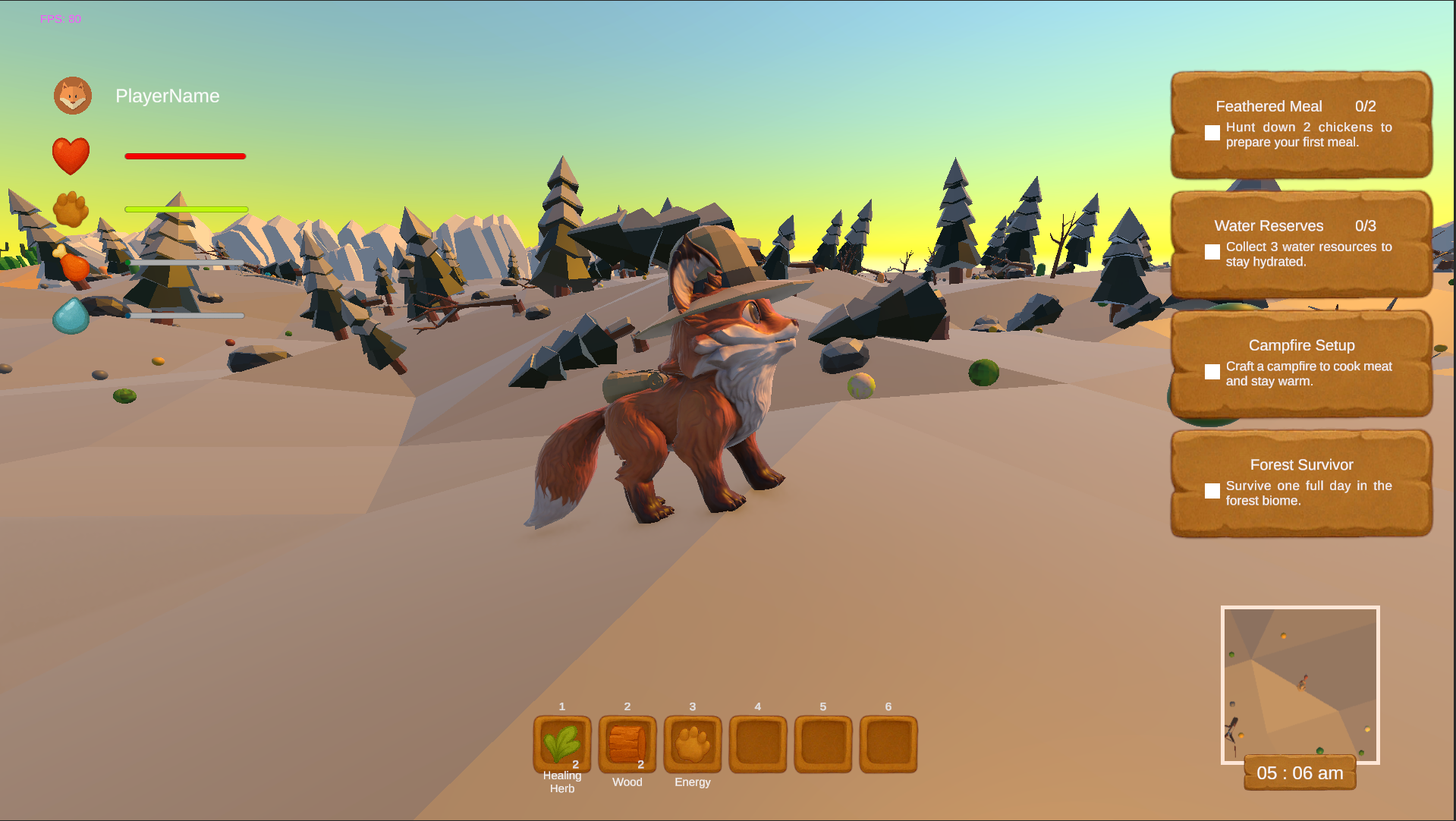Click the fox player avatar portrait
The image size is (1456, 821).
[71, 96]
